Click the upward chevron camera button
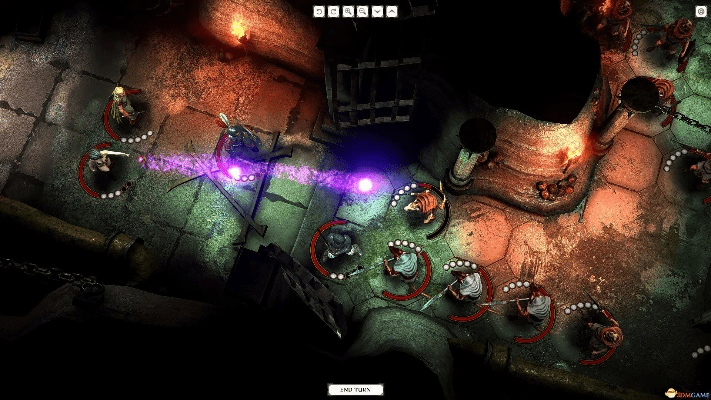 pos(391,11)
